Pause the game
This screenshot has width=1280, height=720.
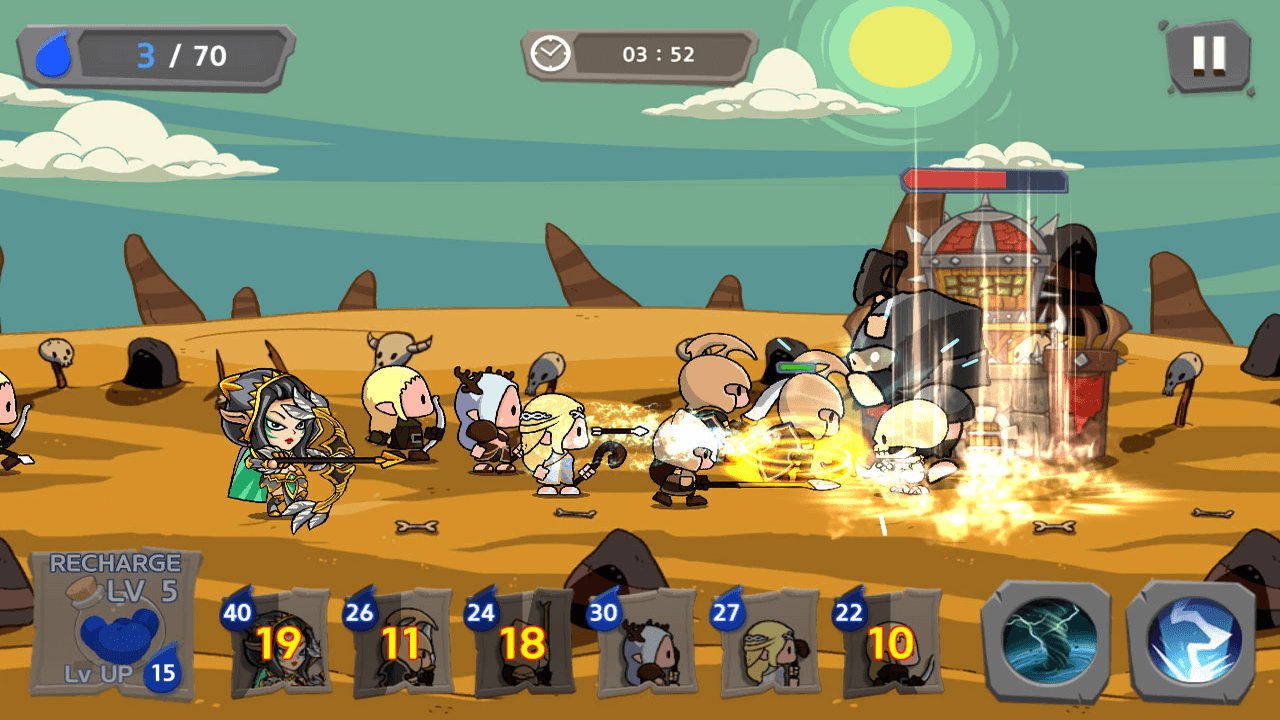pyautogui.click(x=1208, y=55)
